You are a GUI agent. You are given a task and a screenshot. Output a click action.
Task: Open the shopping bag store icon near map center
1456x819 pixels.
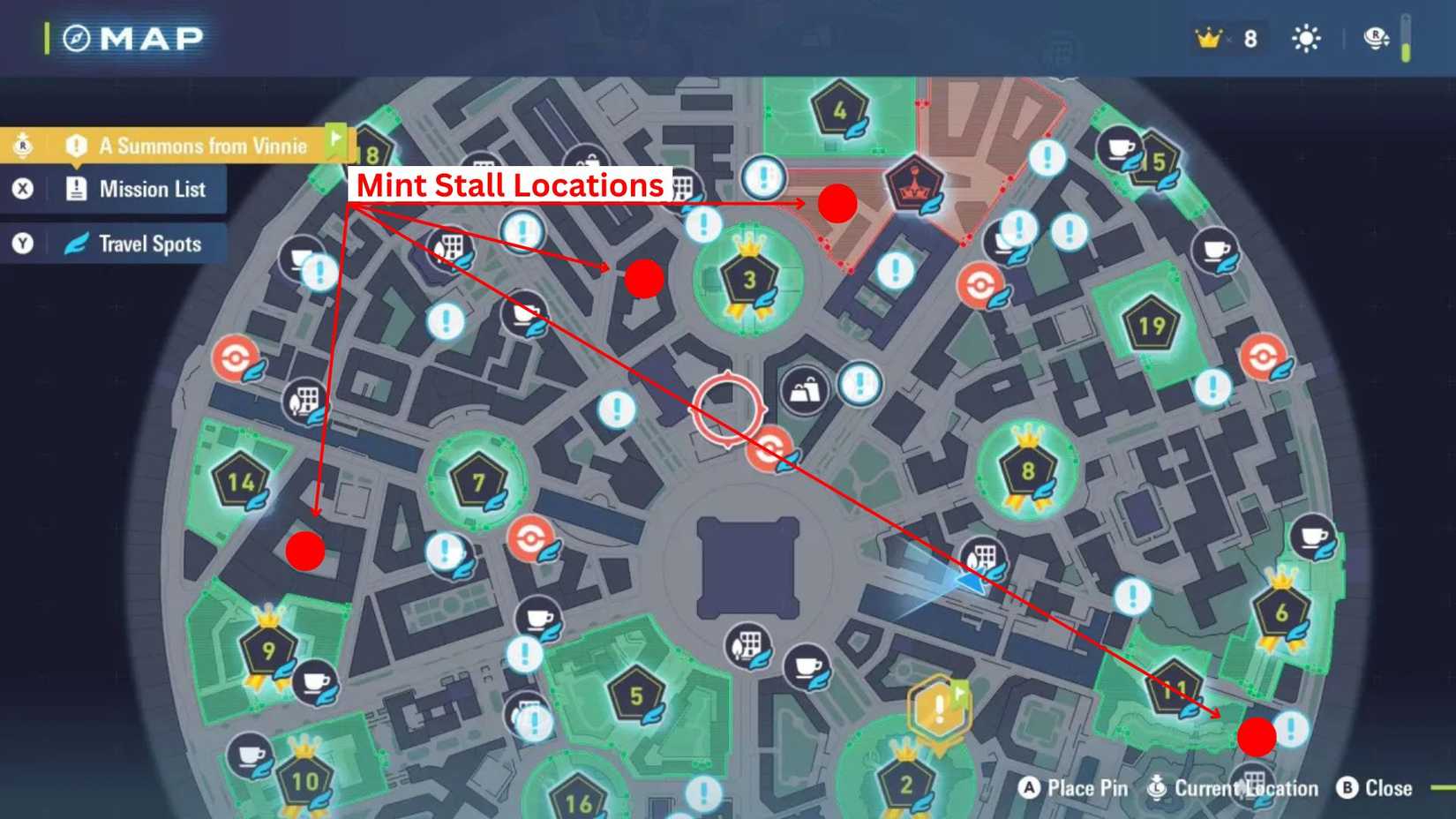(x=804, y=392)
